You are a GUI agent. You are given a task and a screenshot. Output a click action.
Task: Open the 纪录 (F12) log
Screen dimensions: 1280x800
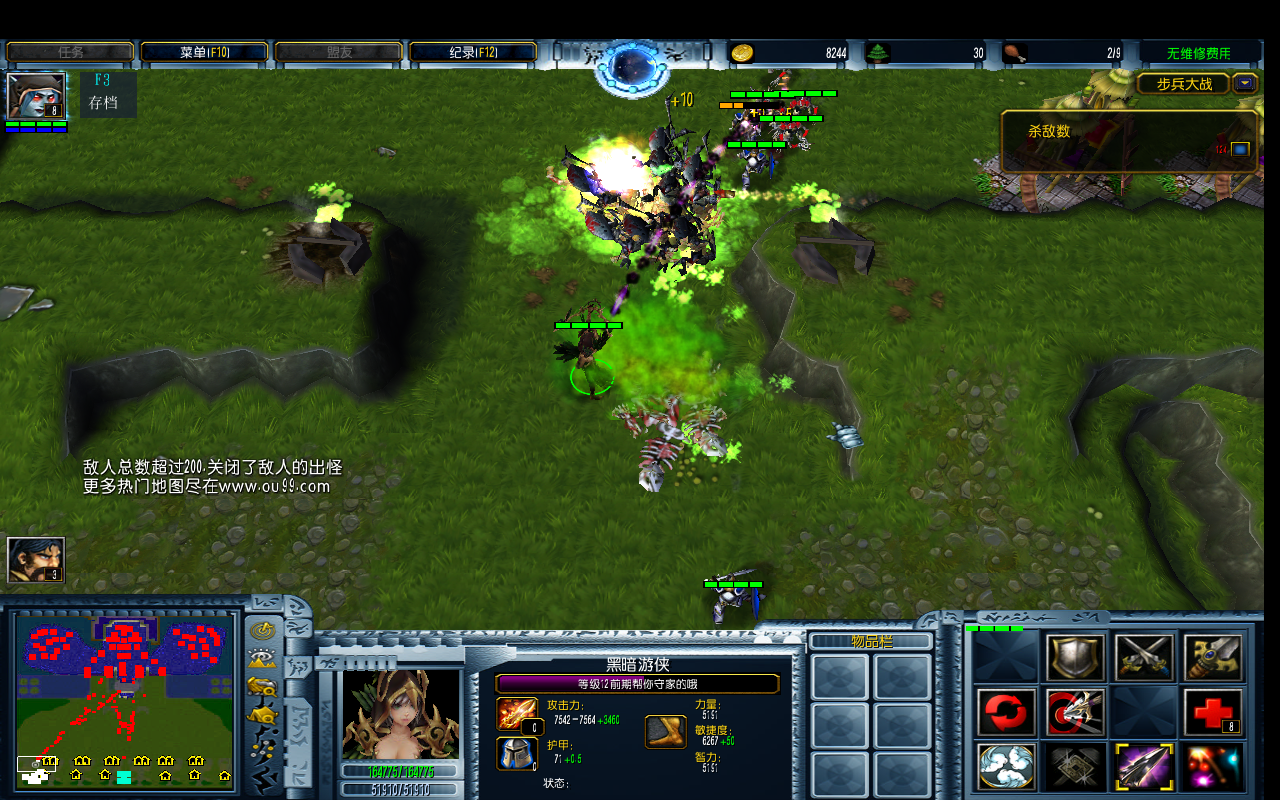point(473,52)
